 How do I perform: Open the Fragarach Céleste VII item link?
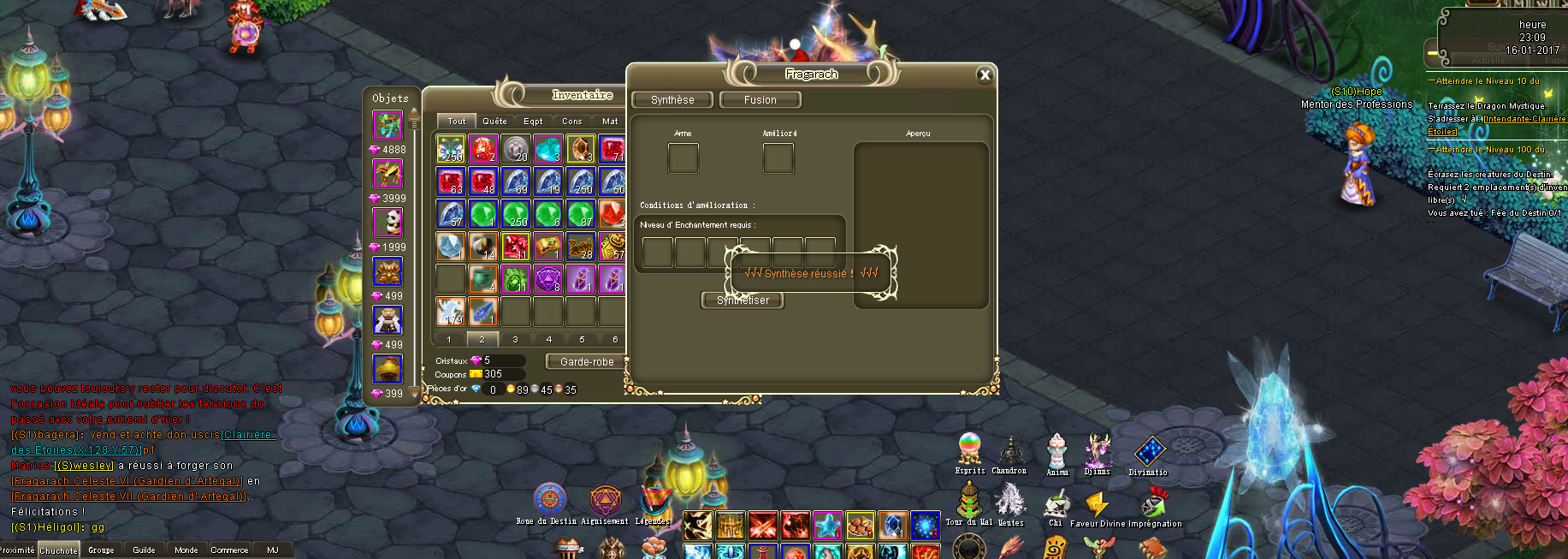[129, 497]
